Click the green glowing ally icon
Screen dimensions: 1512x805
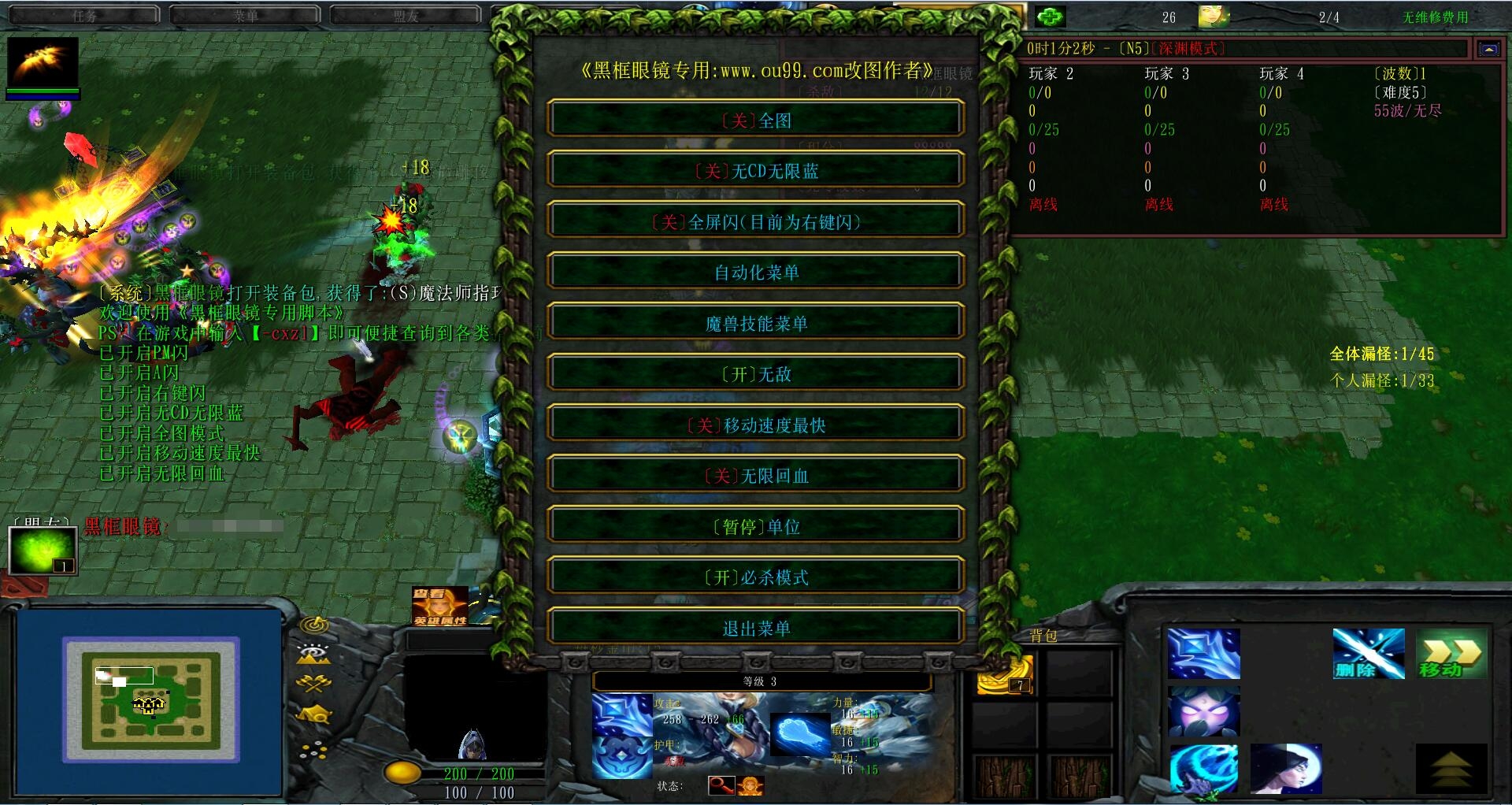pyautogui.click(x=43, y=550)
